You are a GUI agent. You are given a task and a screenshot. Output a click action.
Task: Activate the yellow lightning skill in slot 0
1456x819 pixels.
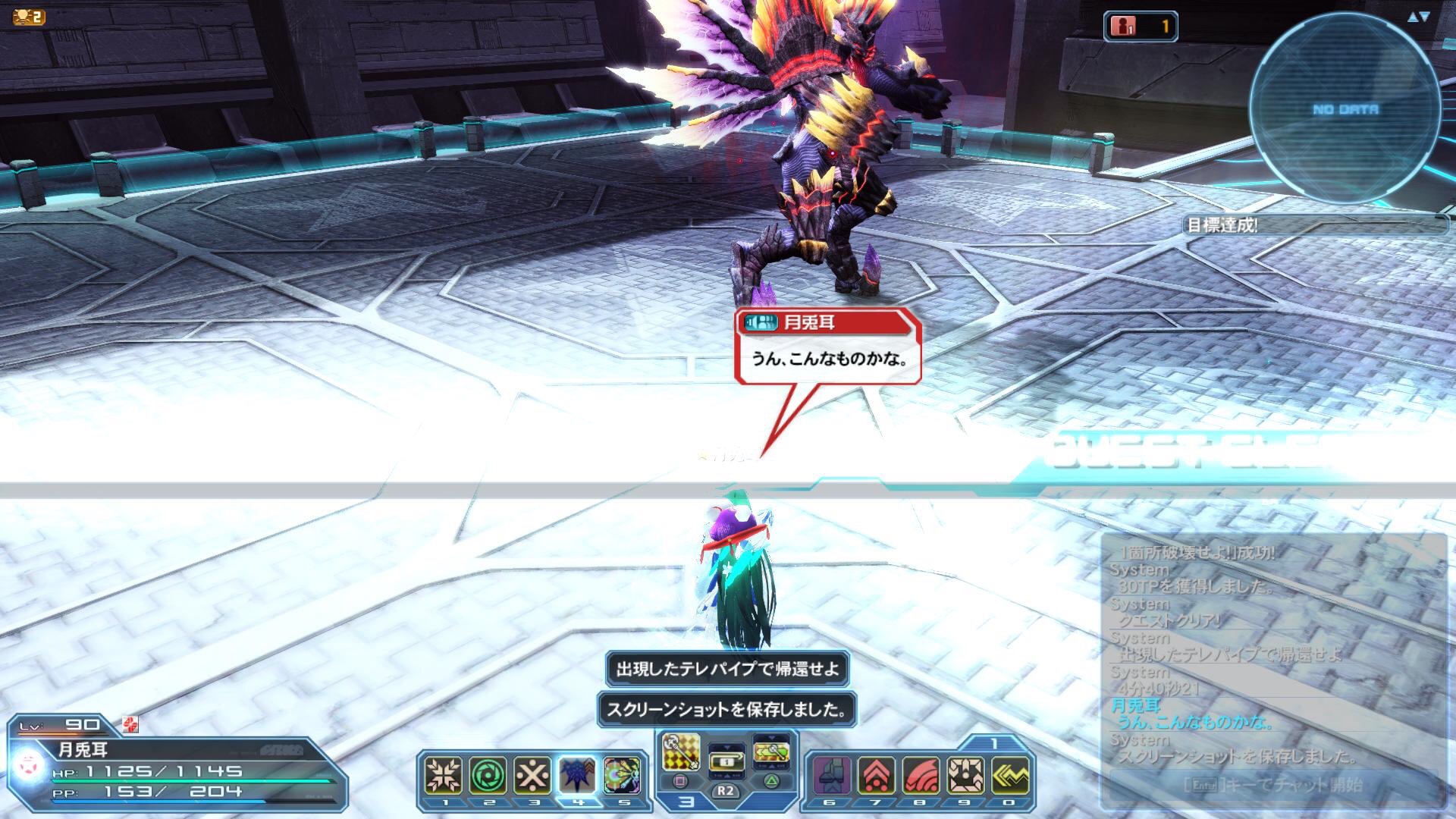(1010, 775)
